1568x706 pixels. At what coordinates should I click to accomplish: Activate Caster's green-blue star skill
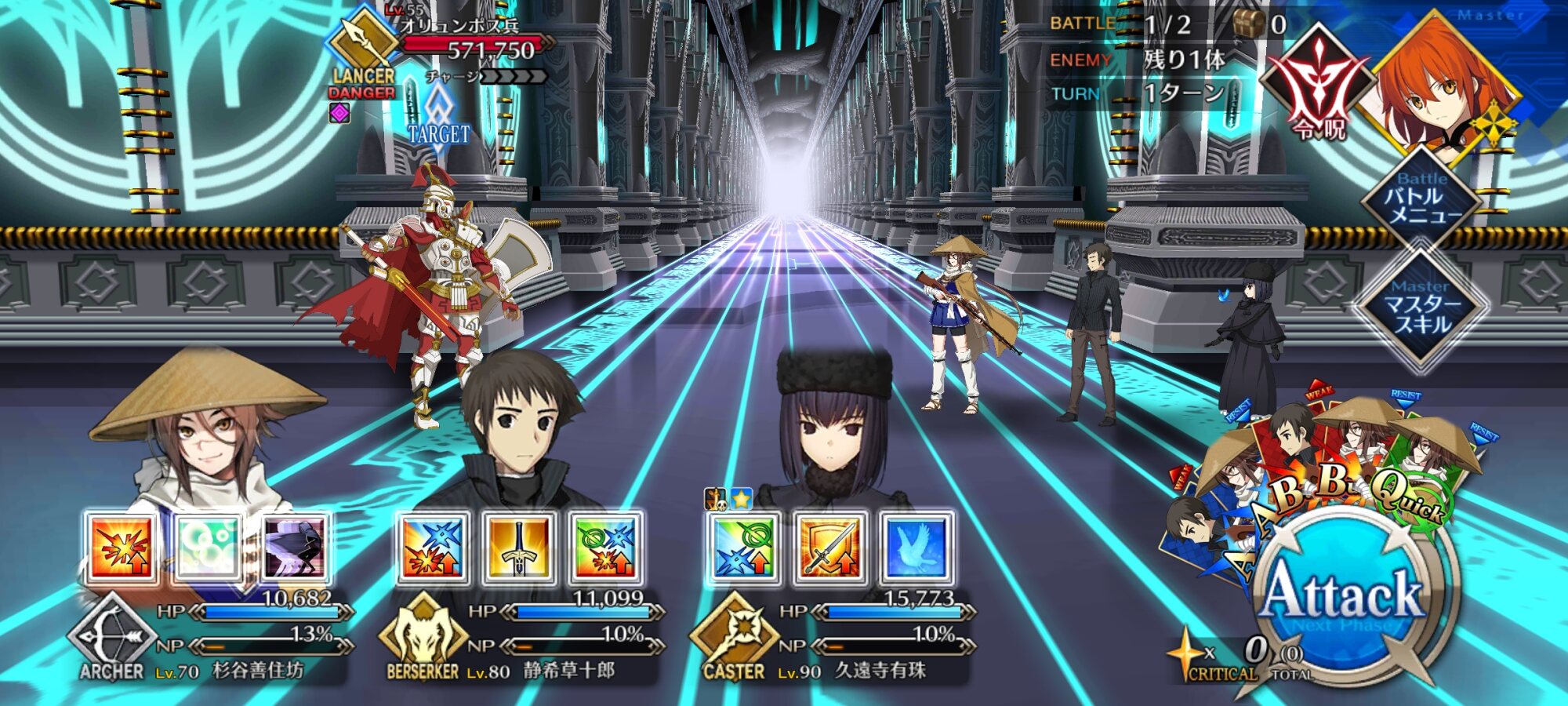coord(744,548)
